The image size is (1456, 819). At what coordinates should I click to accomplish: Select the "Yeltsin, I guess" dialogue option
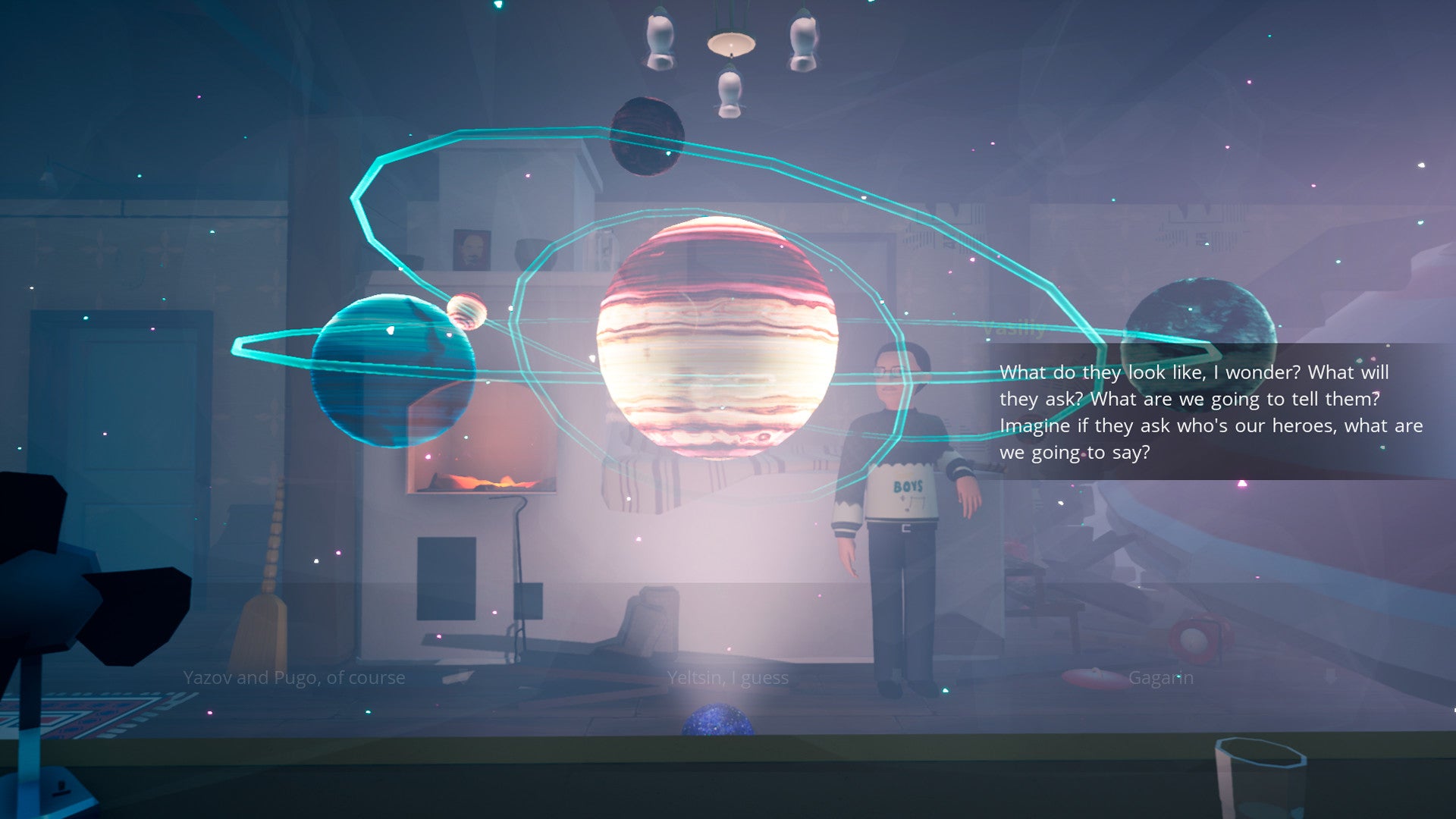click(x=728, y=677)
